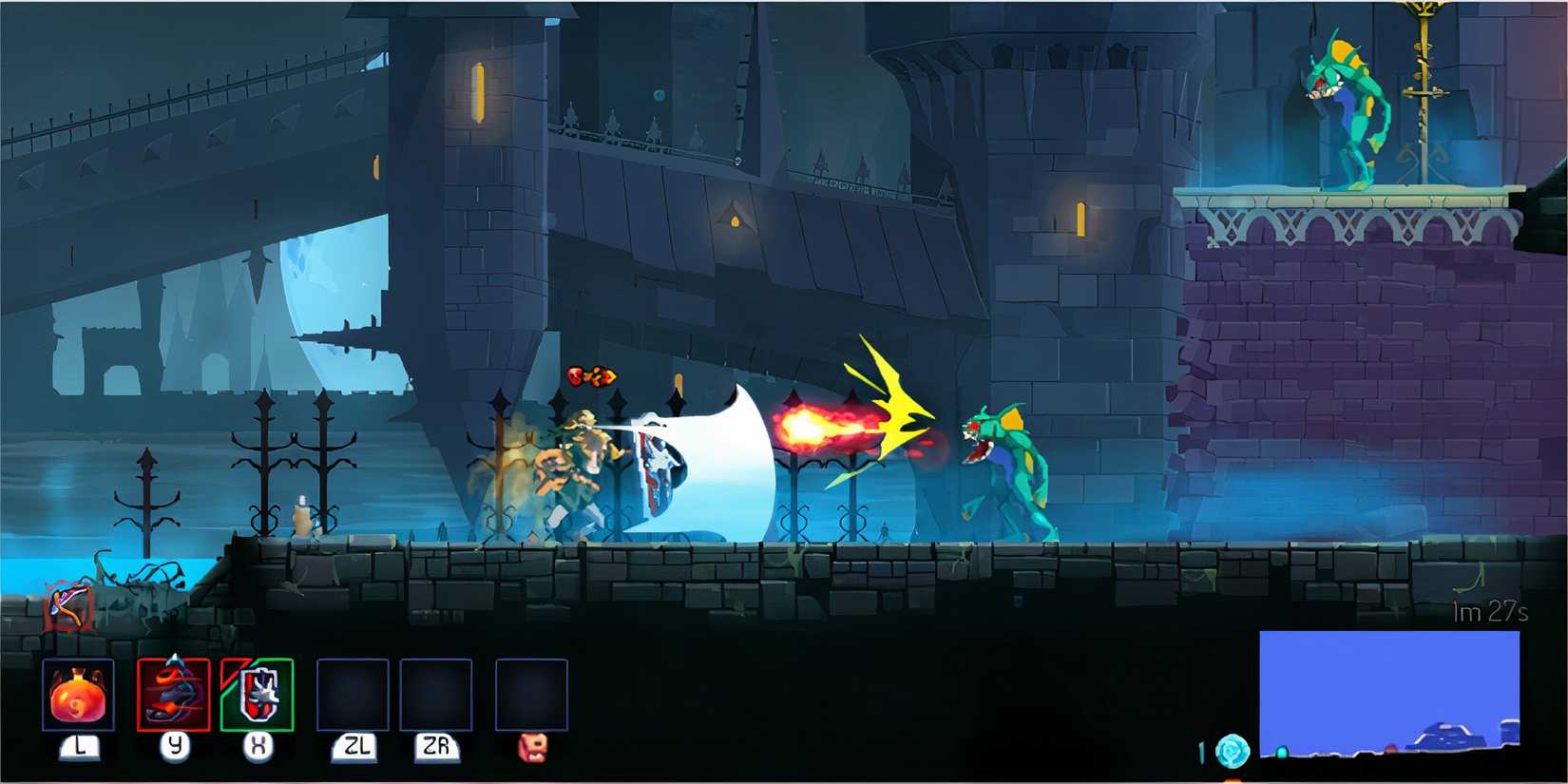Click the blue cell currency orb icon

tap(1233, 750)
